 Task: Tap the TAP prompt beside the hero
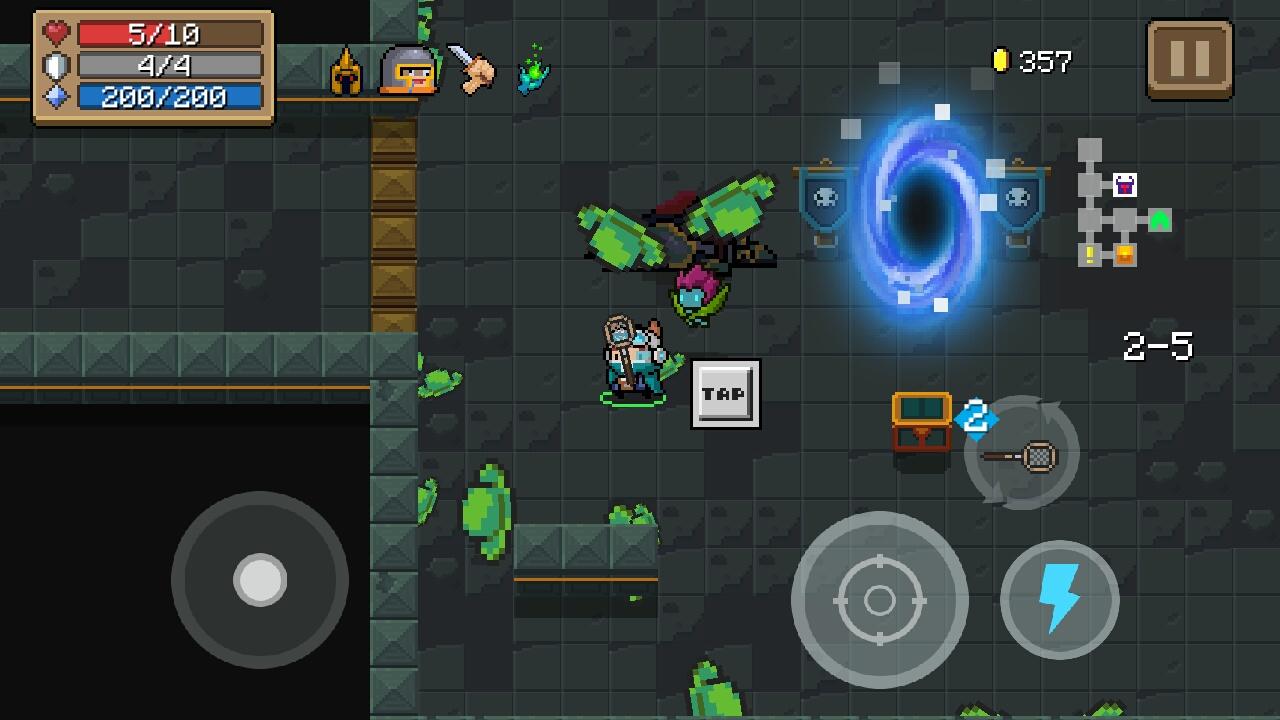point(726,393)
